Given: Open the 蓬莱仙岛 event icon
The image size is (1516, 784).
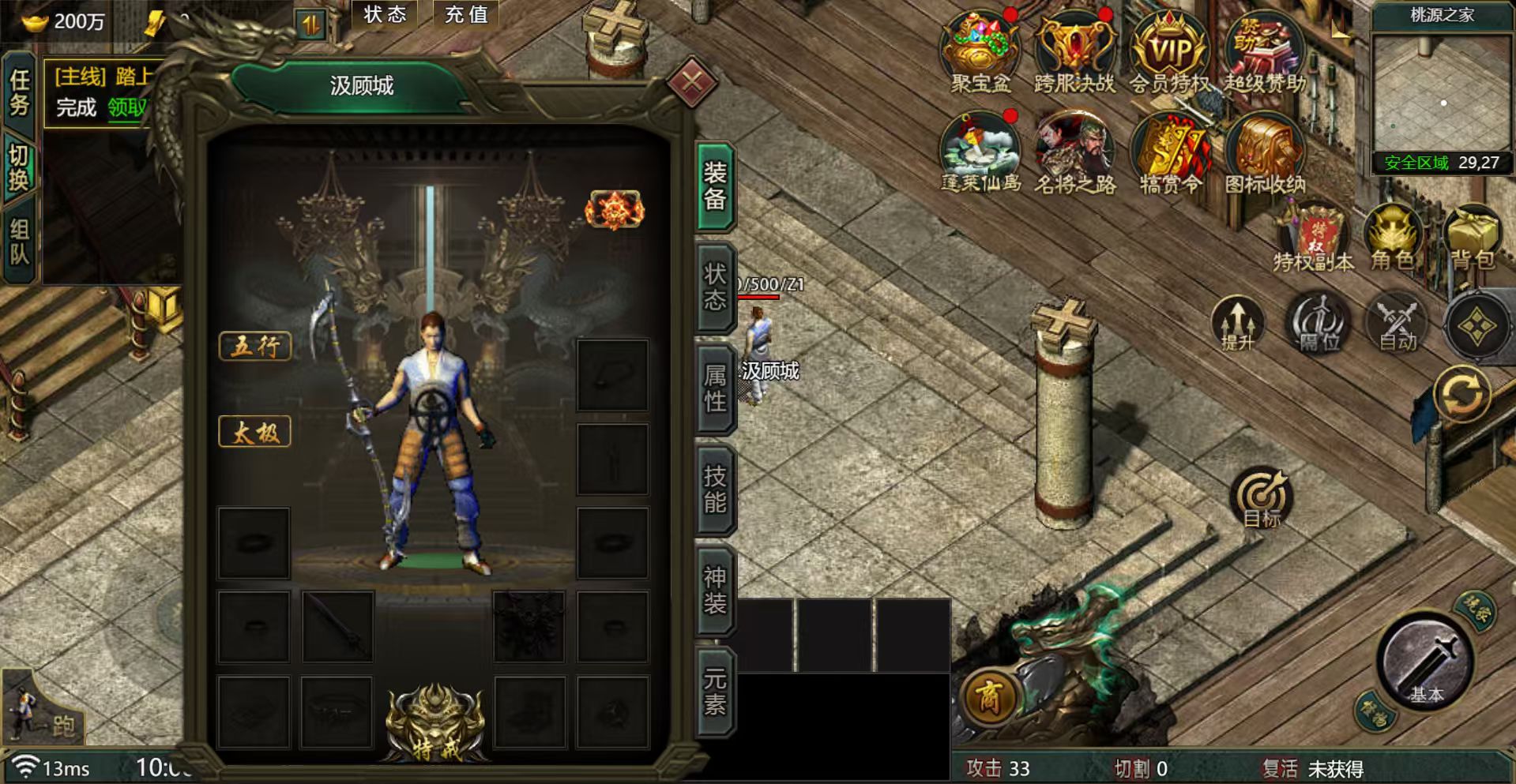Looking at the screenshot, I should [x=980, y=152].
